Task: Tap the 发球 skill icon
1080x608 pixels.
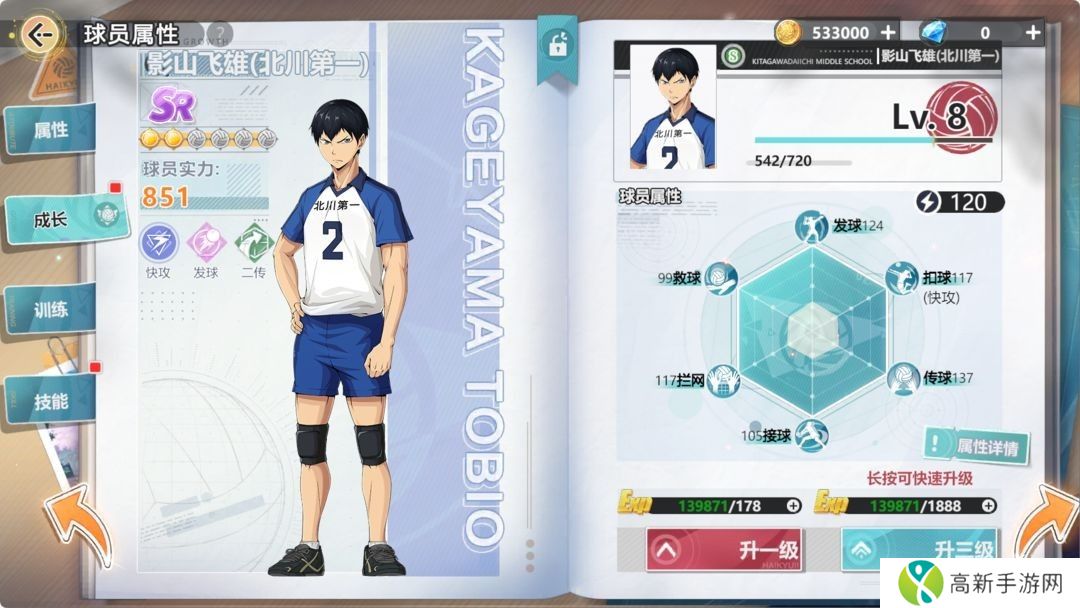Action: (206, 242)
